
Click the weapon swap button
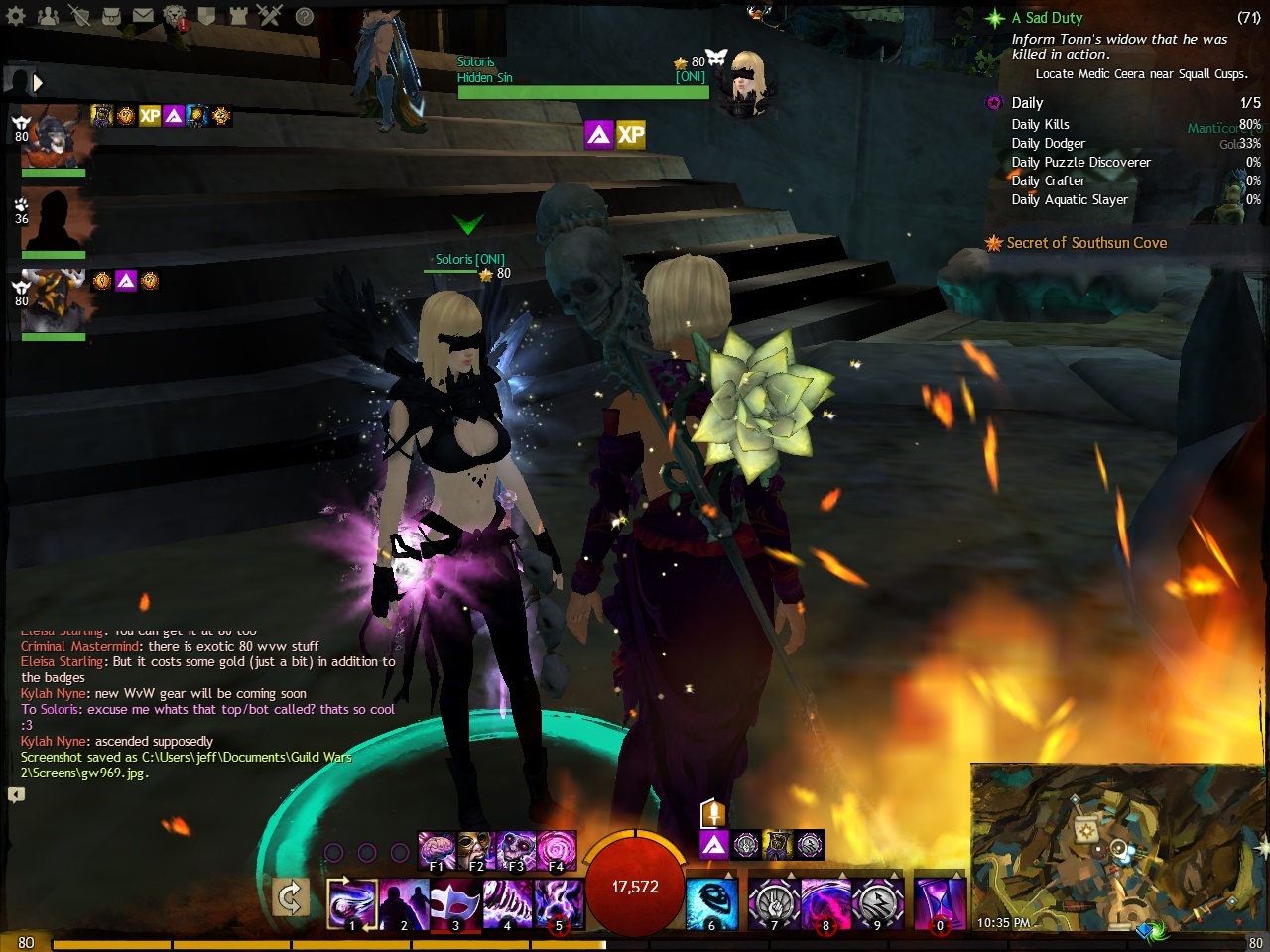pos(290,899)
